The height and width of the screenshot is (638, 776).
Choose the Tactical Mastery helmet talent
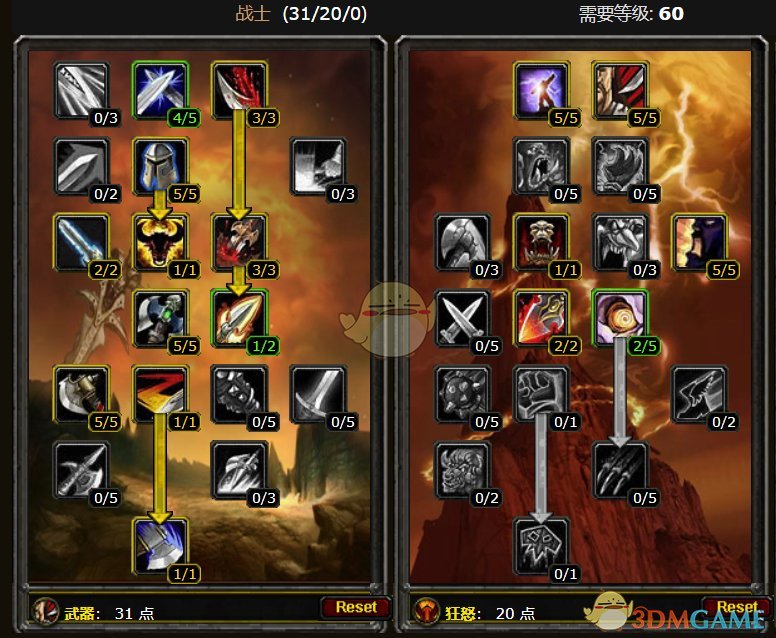click(160, 166)
